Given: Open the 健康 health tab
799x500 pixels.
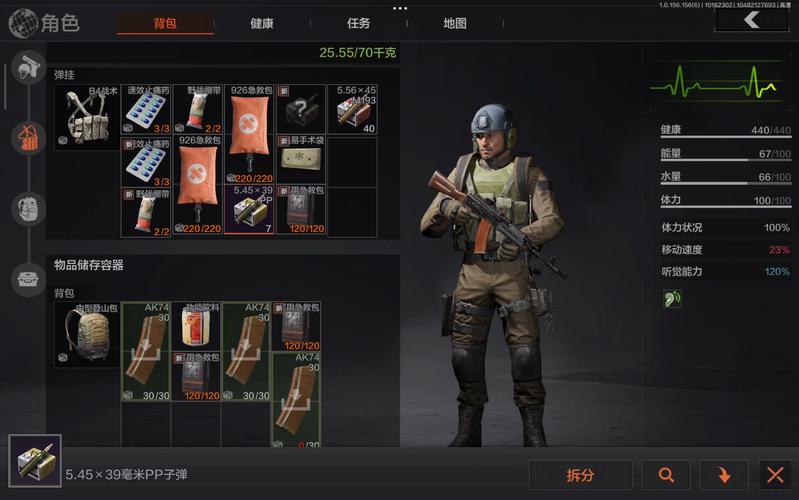Looking at the screenshot, I should [262, 23].
